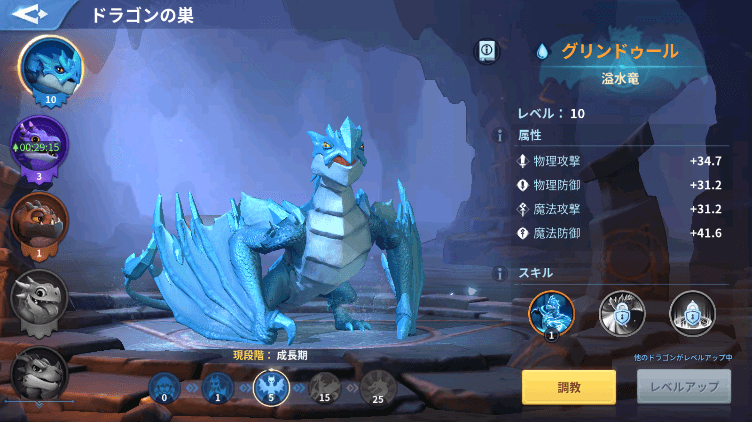The image size is (752, 422).
Task: Show attribute details via 属性 info icon
Action: [x=498, y=135]
